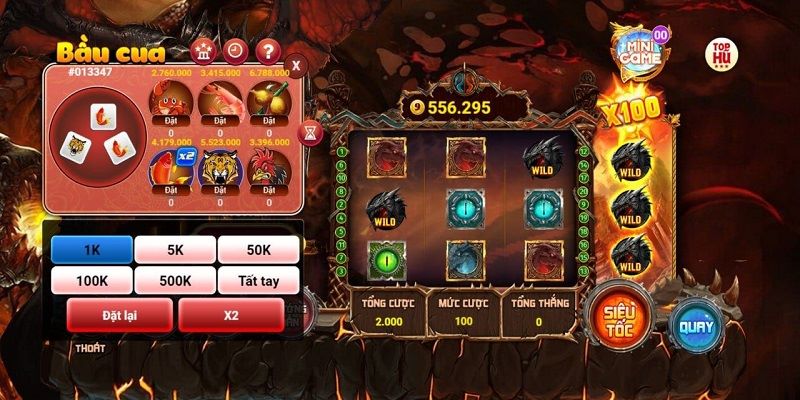Select the 1K bet chip
This screenshot has height=400, width=800.
tap(91, 250)
